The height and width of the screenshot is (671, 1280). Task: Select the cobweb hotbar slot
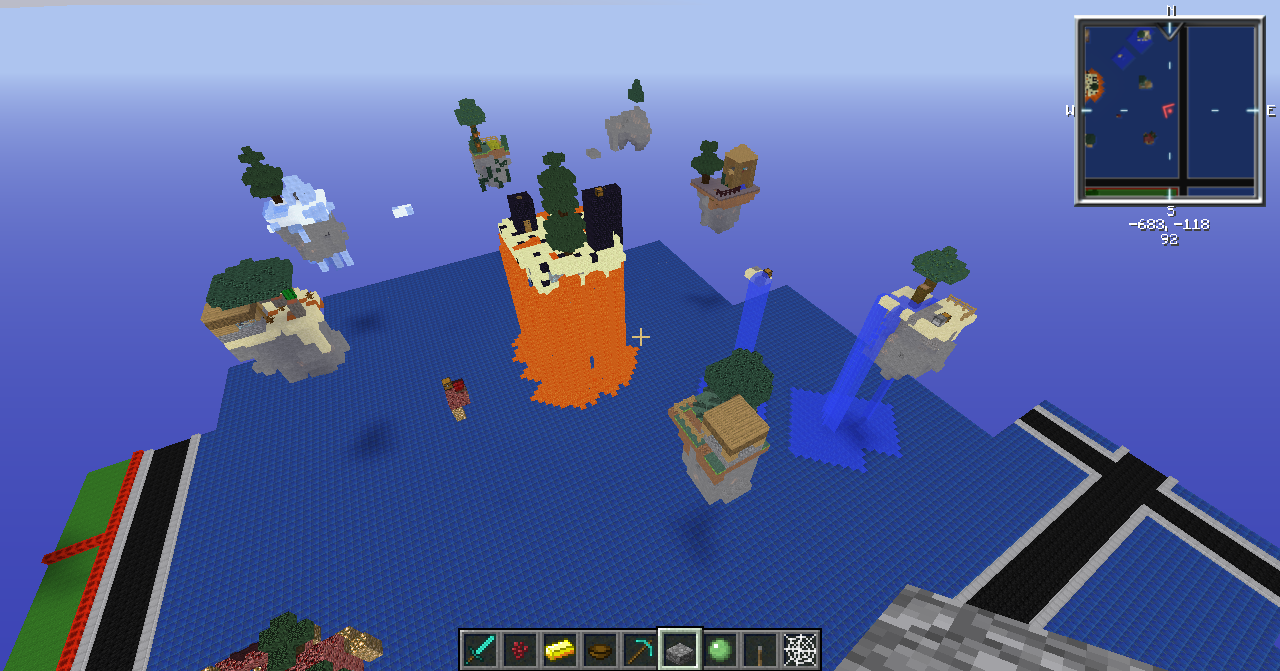[x=800, y=650]
